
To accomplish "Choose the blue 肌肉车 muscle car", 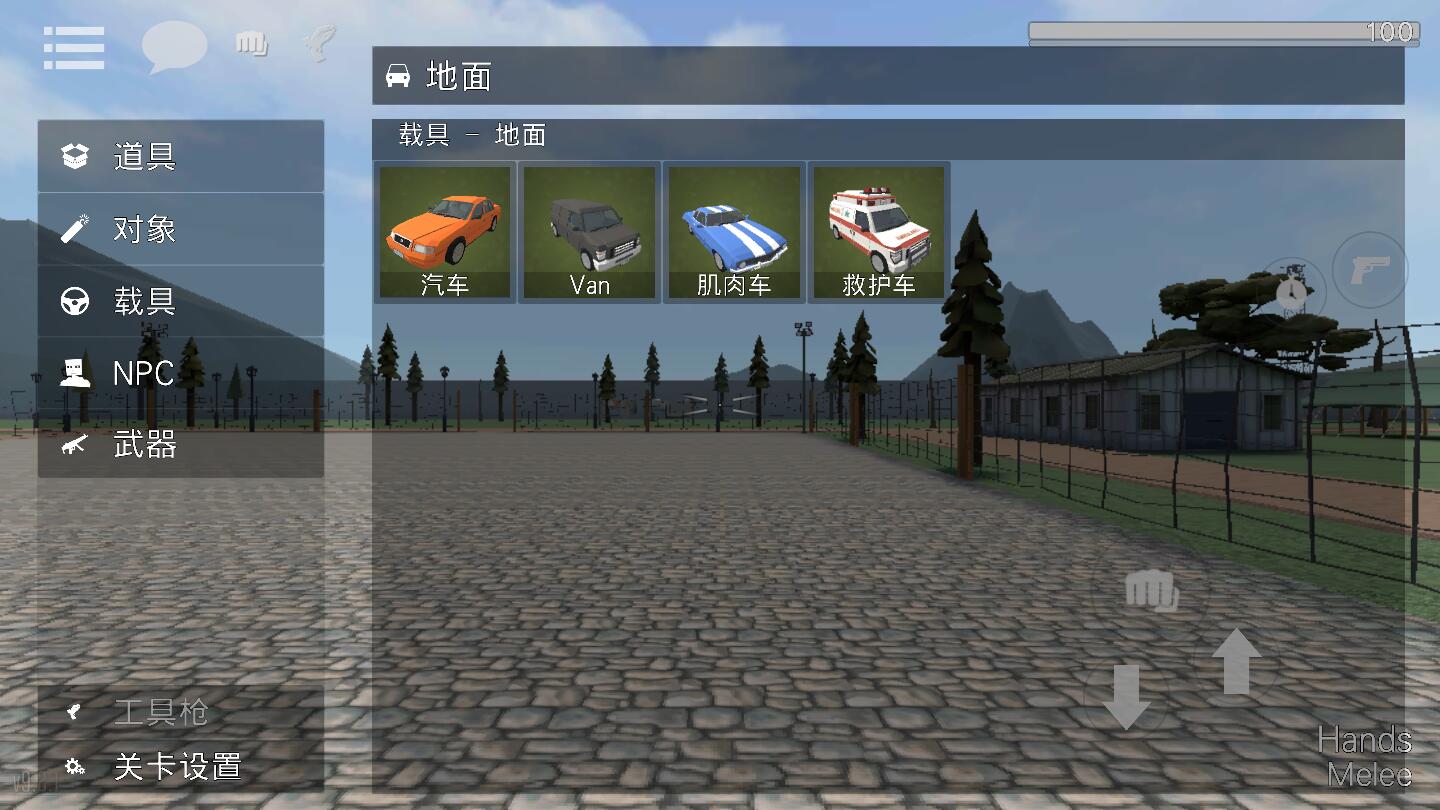I will pyautogui.click(x=734, y=232).
